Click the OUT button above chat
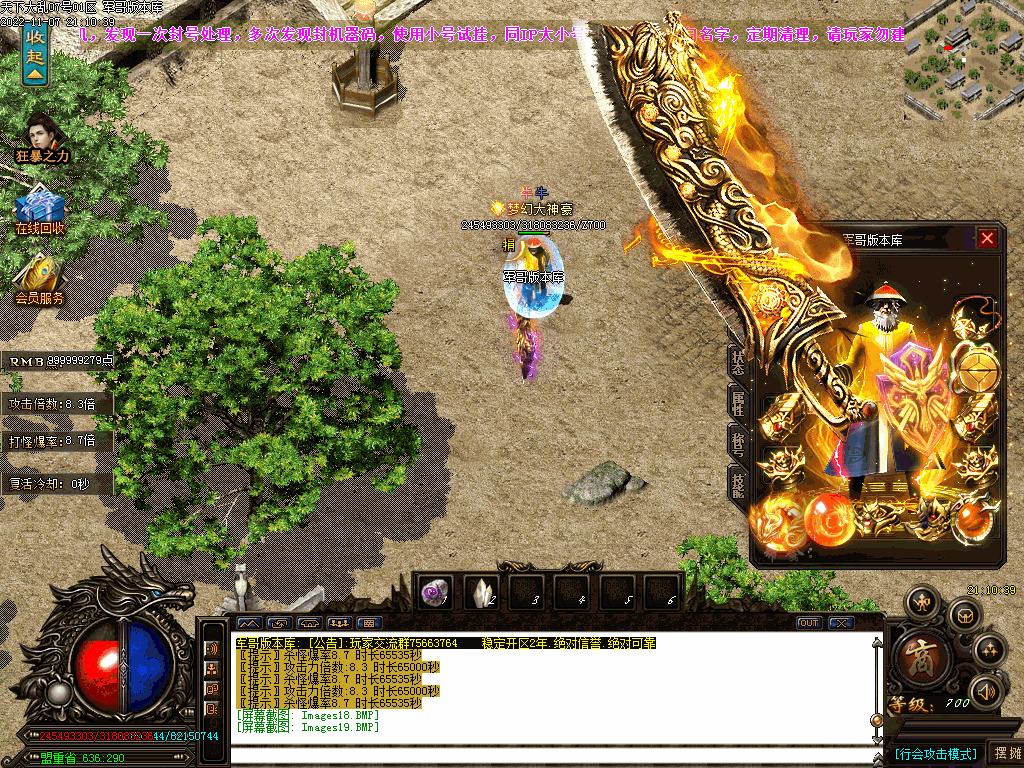This screenshot has height=768, width=1024. click(x=809, y=623)
